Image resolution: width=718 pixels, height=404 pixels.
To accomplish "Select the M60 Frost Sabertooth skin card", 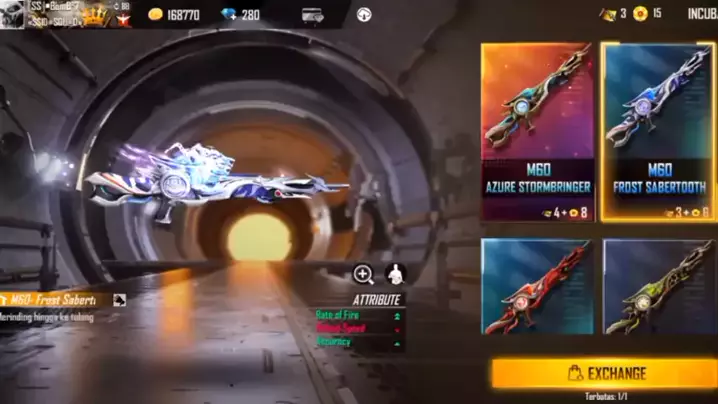I will tap(658, 130).
